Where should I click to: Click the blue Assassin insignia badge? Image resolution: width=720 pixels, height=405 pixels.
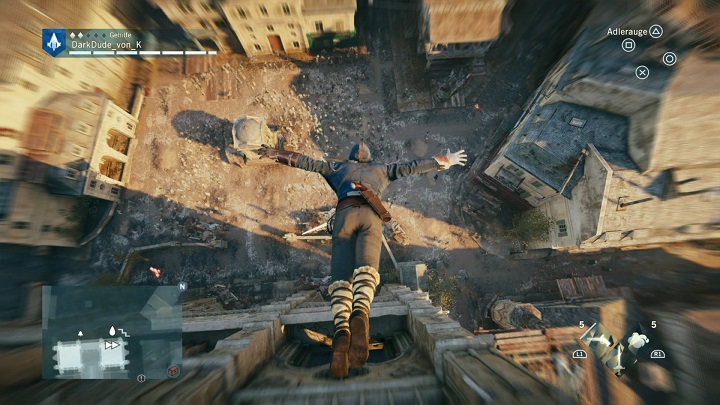[53, 41]
